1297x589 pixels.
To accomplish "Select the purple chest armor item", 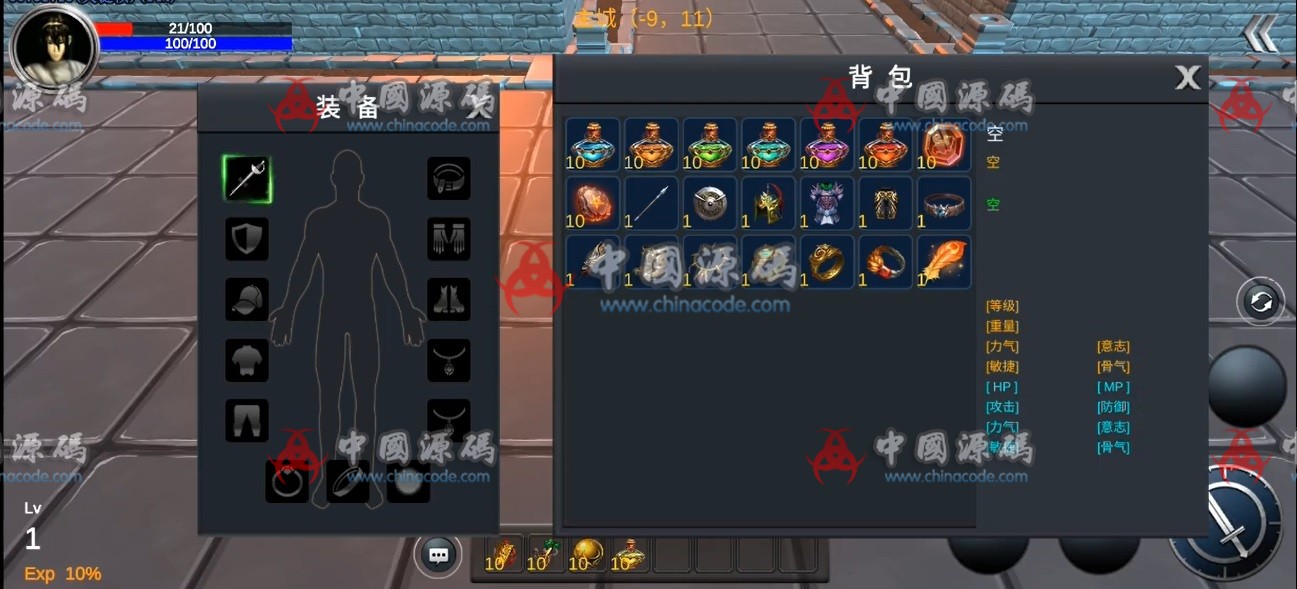I will pyautogui.click(x=826, y=204).
